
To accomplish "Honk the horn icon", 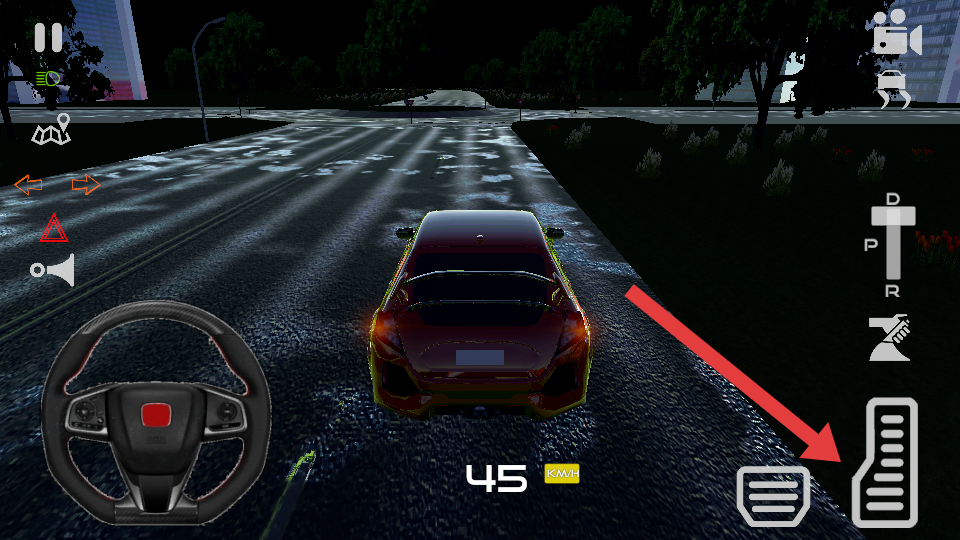I will pyautogui.click(x=54, y=270).
